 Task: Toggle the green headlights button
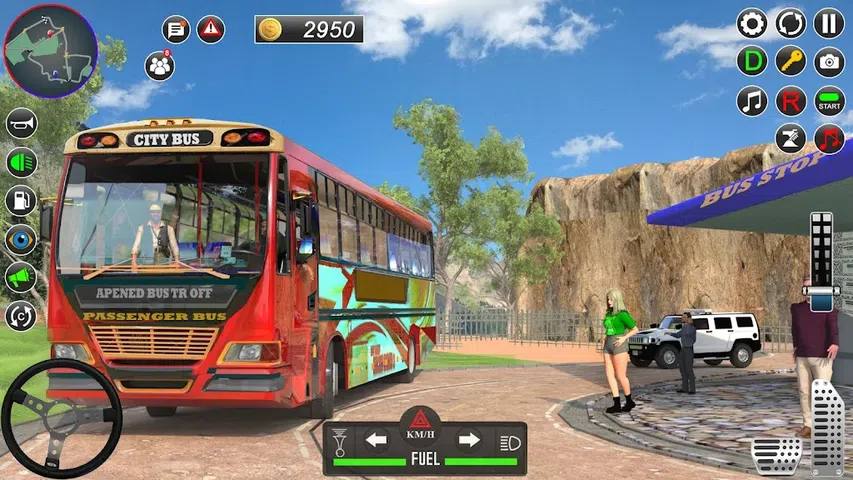click(x=21, y=161)
